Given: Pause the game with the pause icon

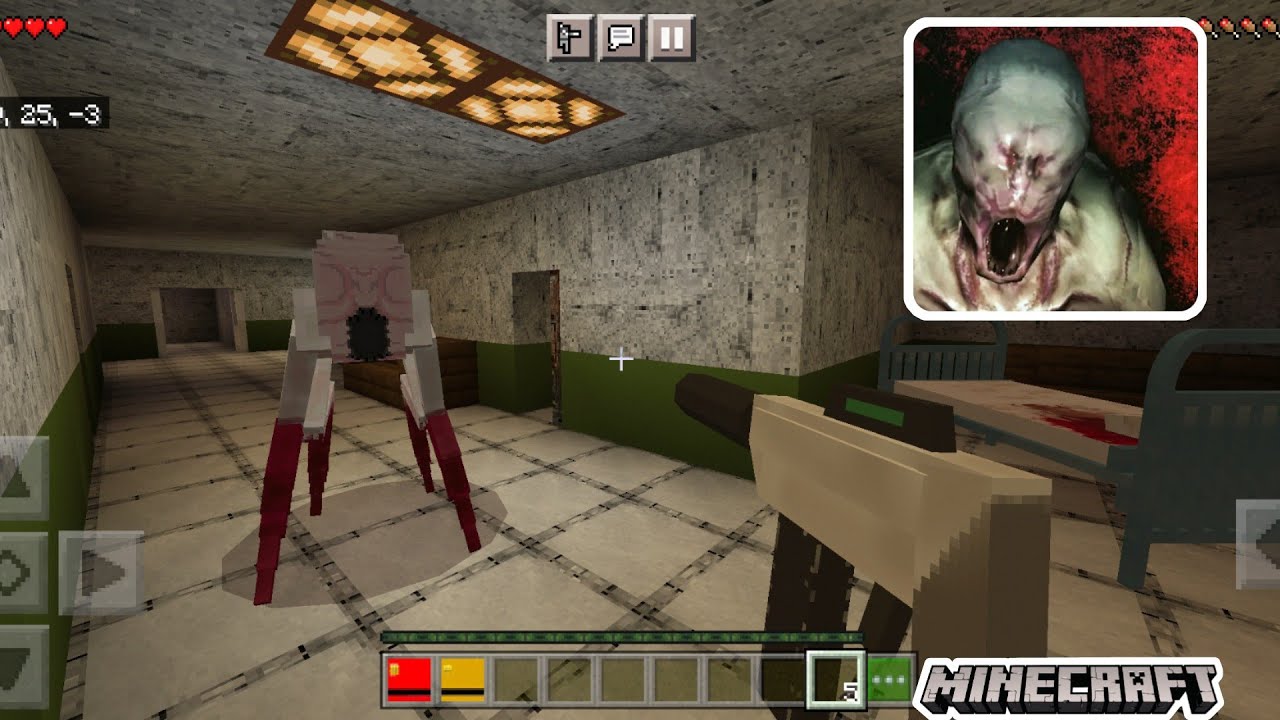Looking at the screenshot, I should pos(672,37).
